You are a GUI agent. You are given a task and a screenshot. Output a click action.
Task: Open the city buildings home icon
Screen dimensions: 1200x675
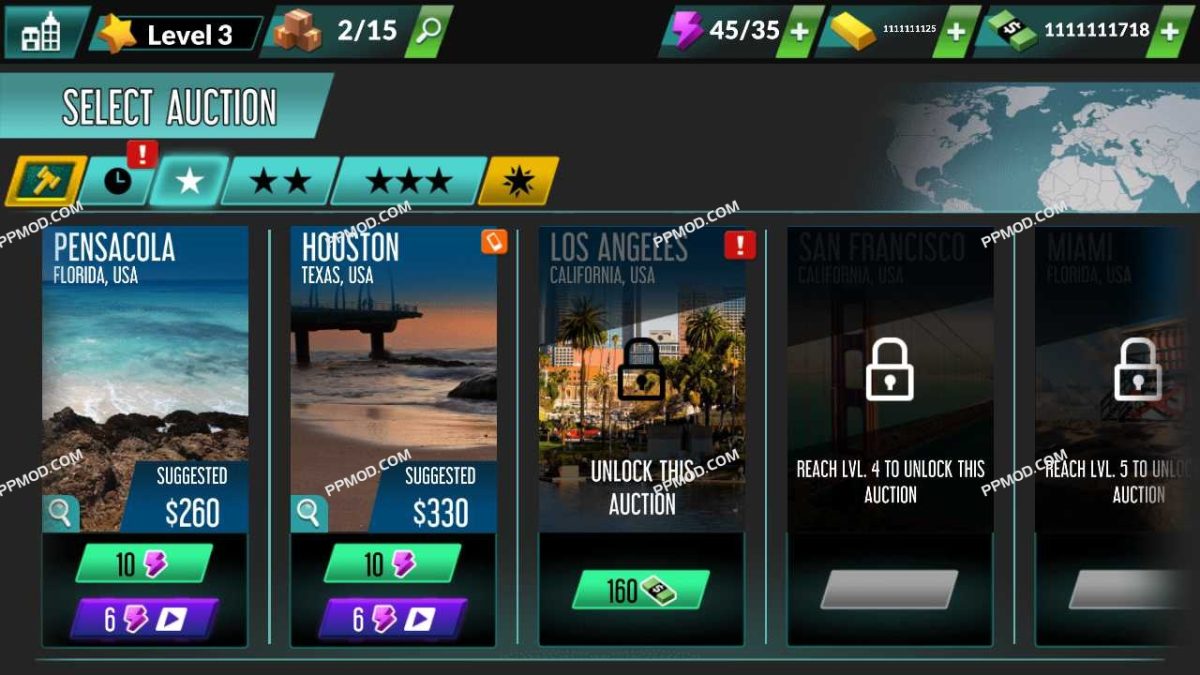tap(41, 33)
